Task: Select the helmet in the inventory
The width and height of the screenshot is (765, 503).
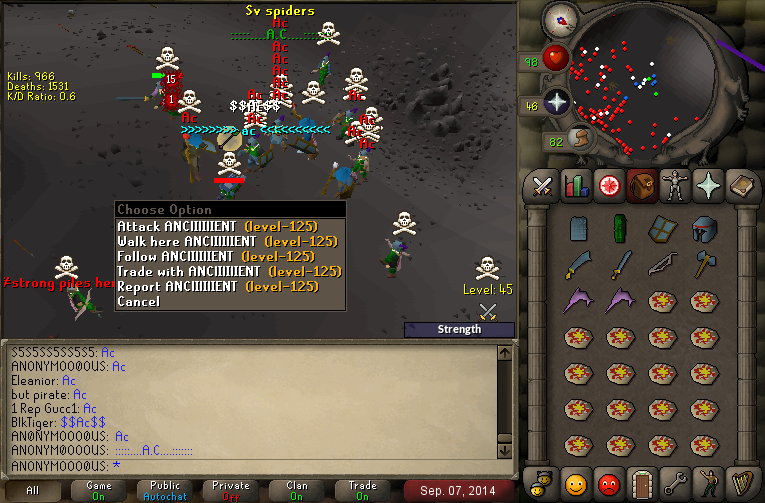Action: 705,228
